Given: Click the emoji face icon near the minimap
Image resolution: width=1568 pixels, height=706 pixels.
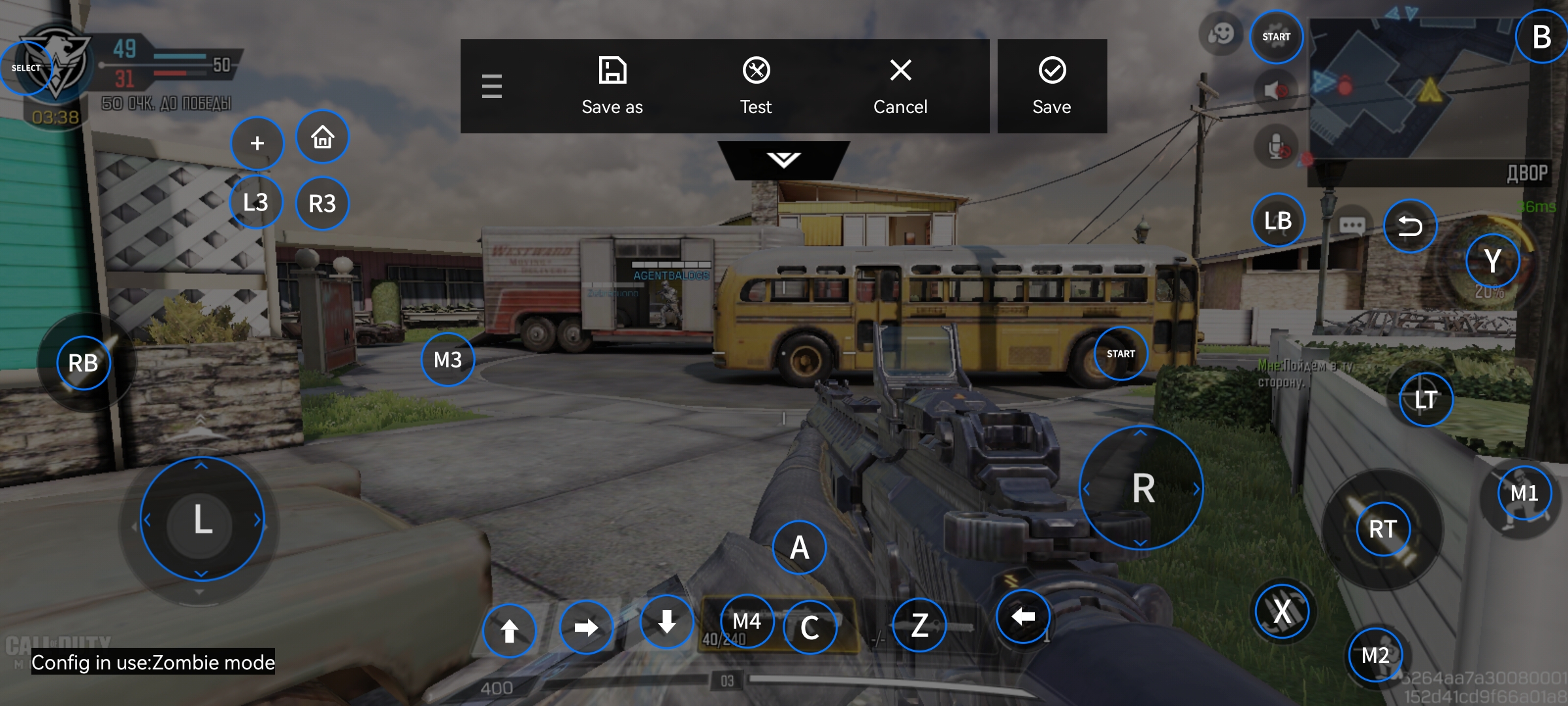Looking at the screenshot, I should coord(1220,33).
